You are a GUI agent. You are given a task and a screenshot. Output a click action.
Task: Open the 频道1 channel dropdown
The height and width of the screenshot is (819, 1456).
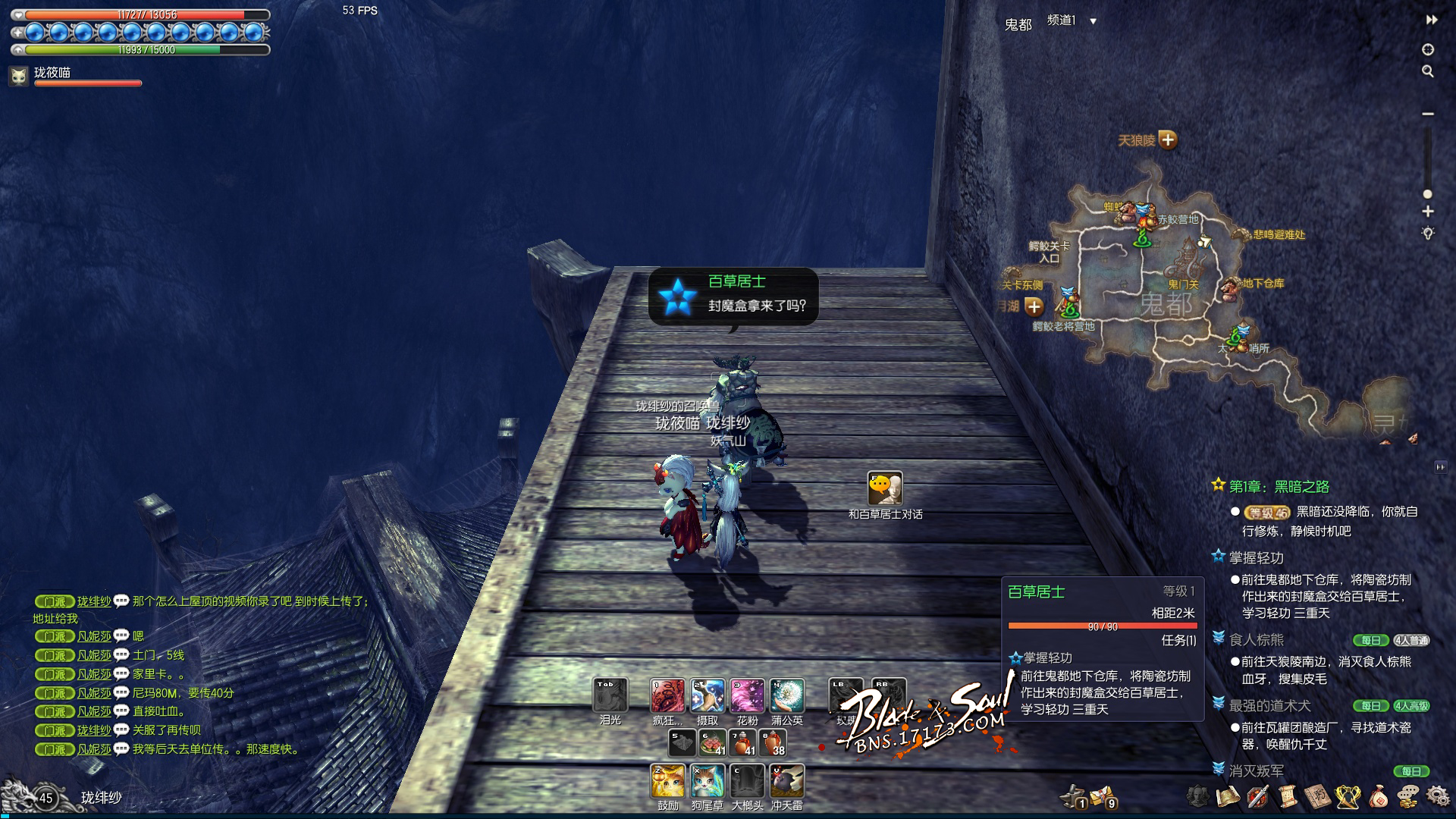[1093, 21]
